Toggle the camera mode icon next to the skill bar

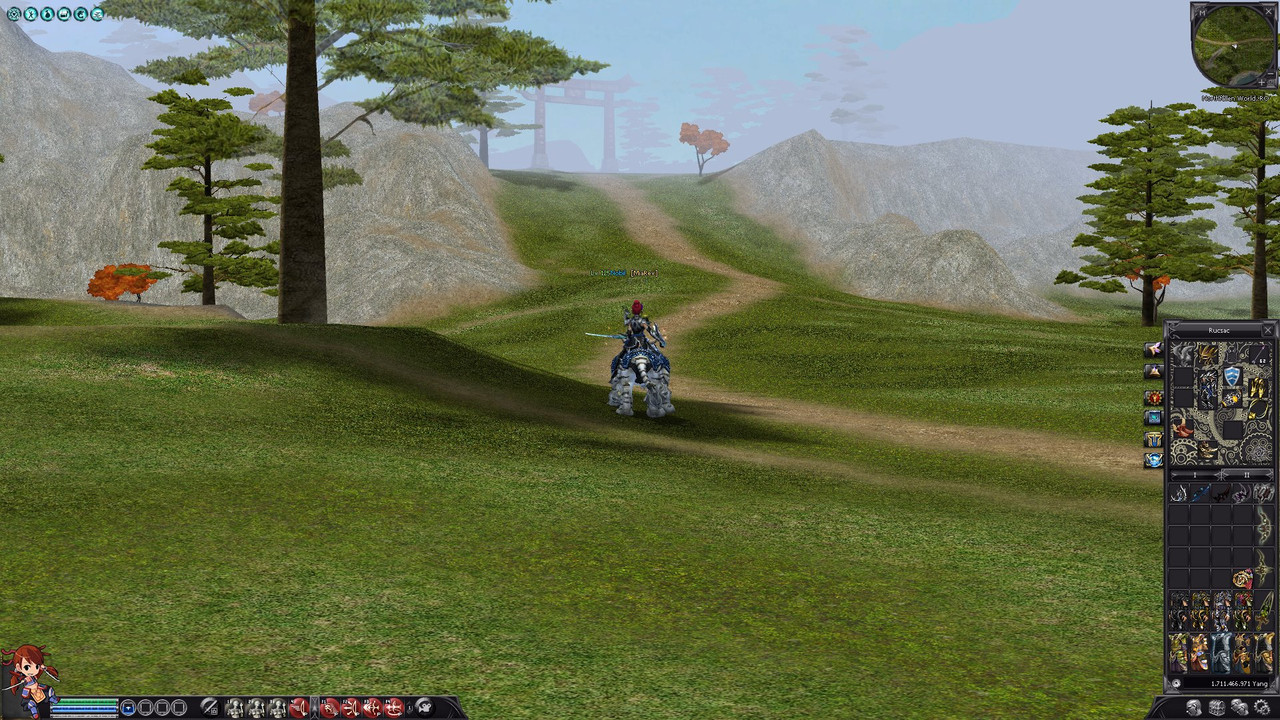[x=209, y=709]
